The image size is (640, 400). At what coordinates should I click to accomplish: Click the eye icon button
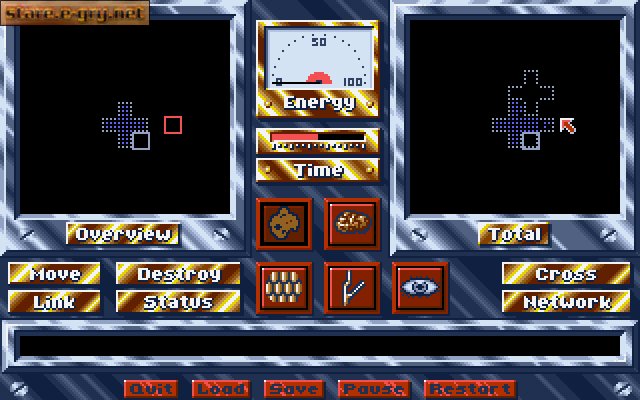(418, 287)
